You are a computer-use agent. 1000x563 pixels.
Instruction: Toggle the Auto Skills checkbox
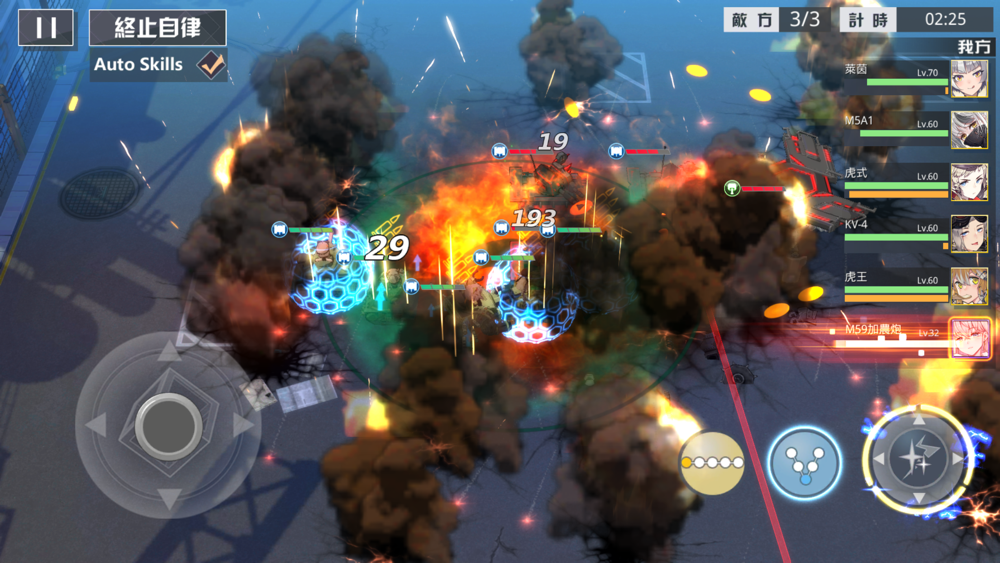click(x=210, y=65)
